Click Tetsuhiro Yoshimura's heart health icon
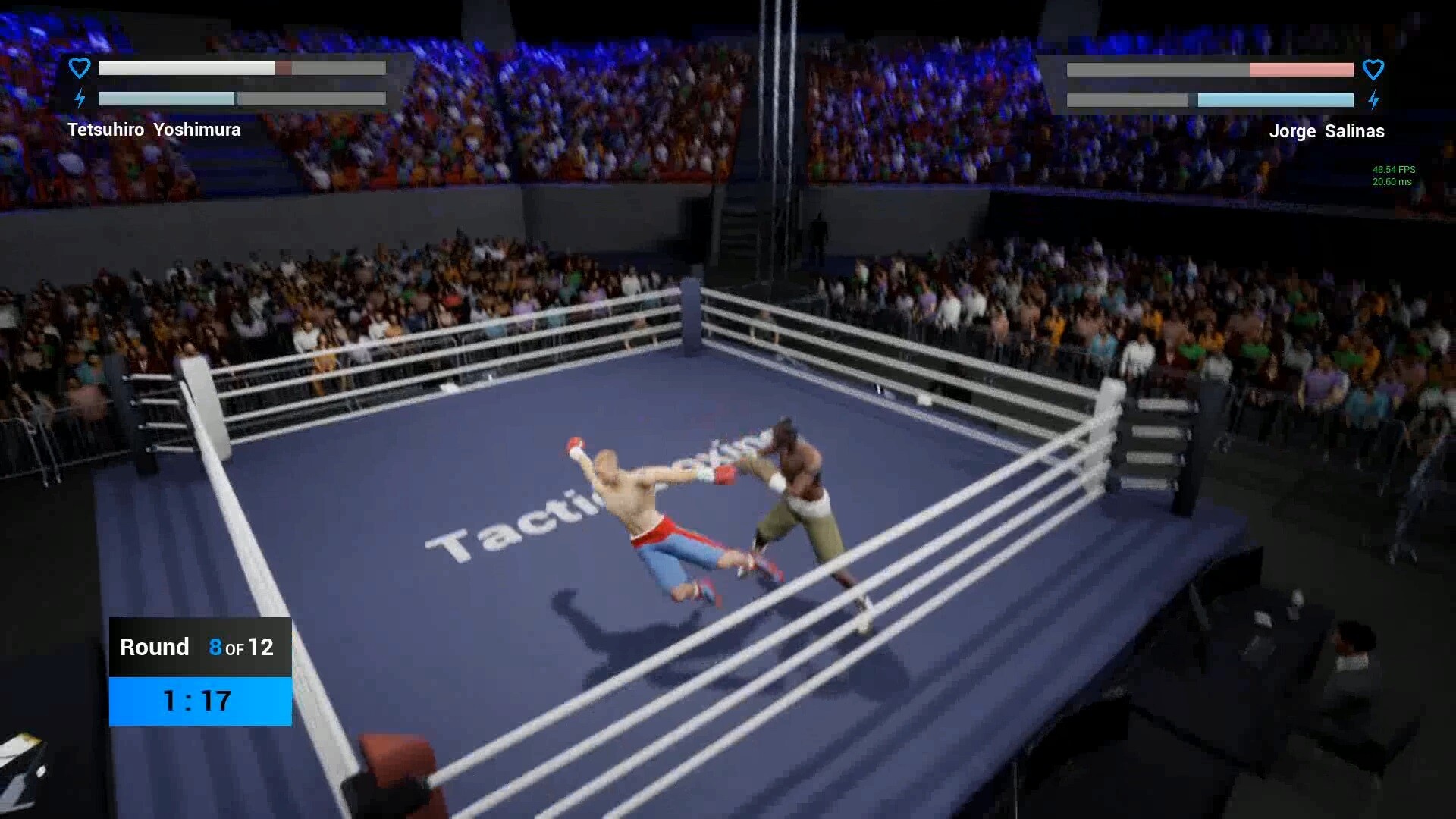 tap(79, 67)
